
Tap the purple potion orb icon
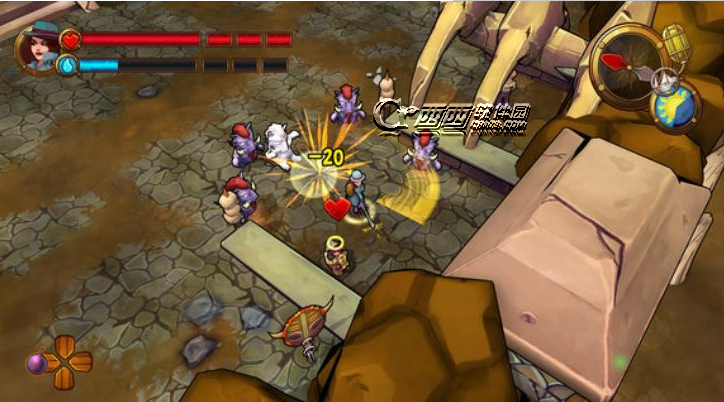point(36,364)
